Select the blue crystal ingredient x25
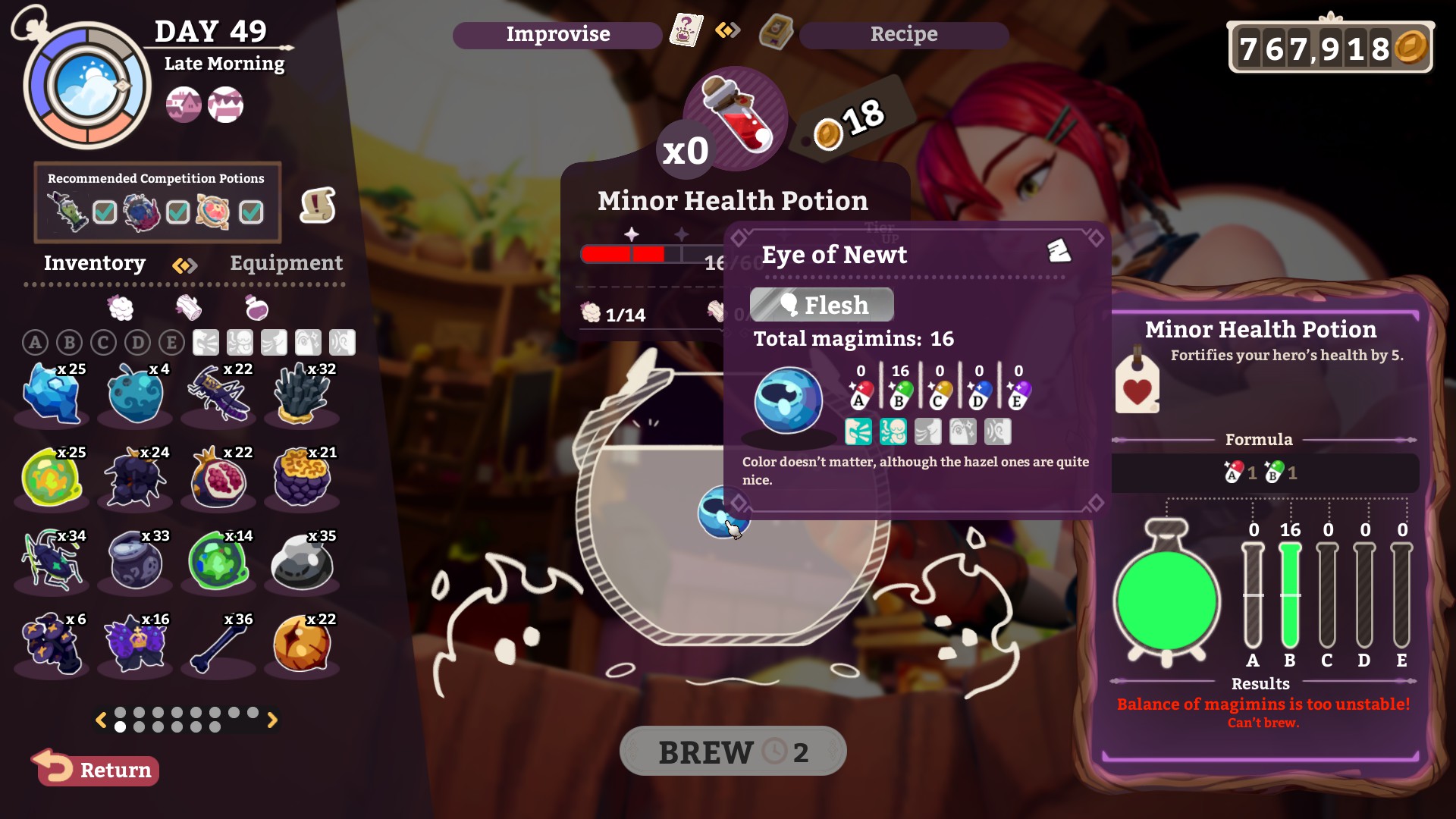Viewport: 1456px width, 819px height. (x=52, y=393)
